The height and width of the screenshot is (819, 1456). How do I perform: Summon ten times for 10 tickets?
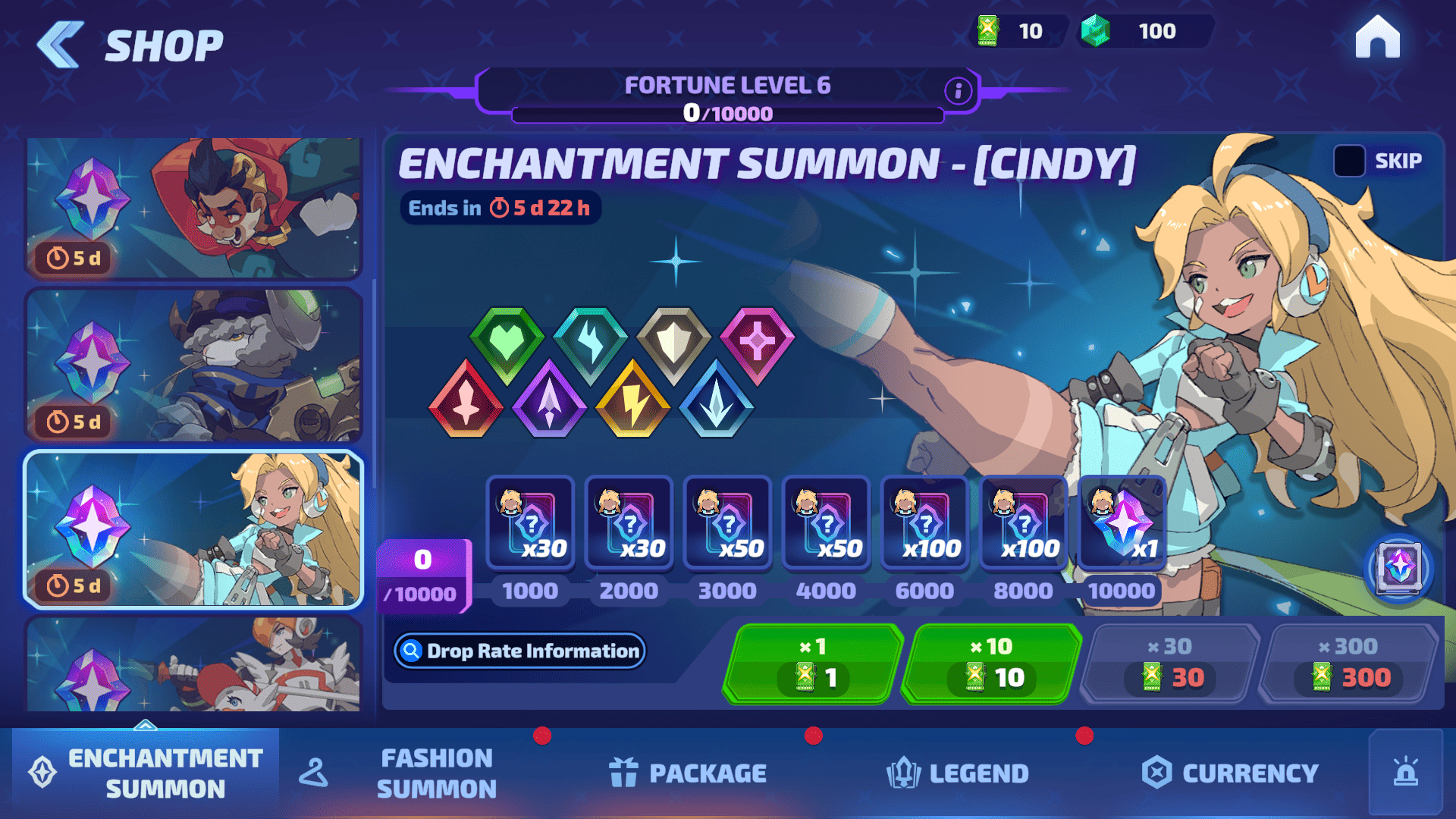[992, 664]
